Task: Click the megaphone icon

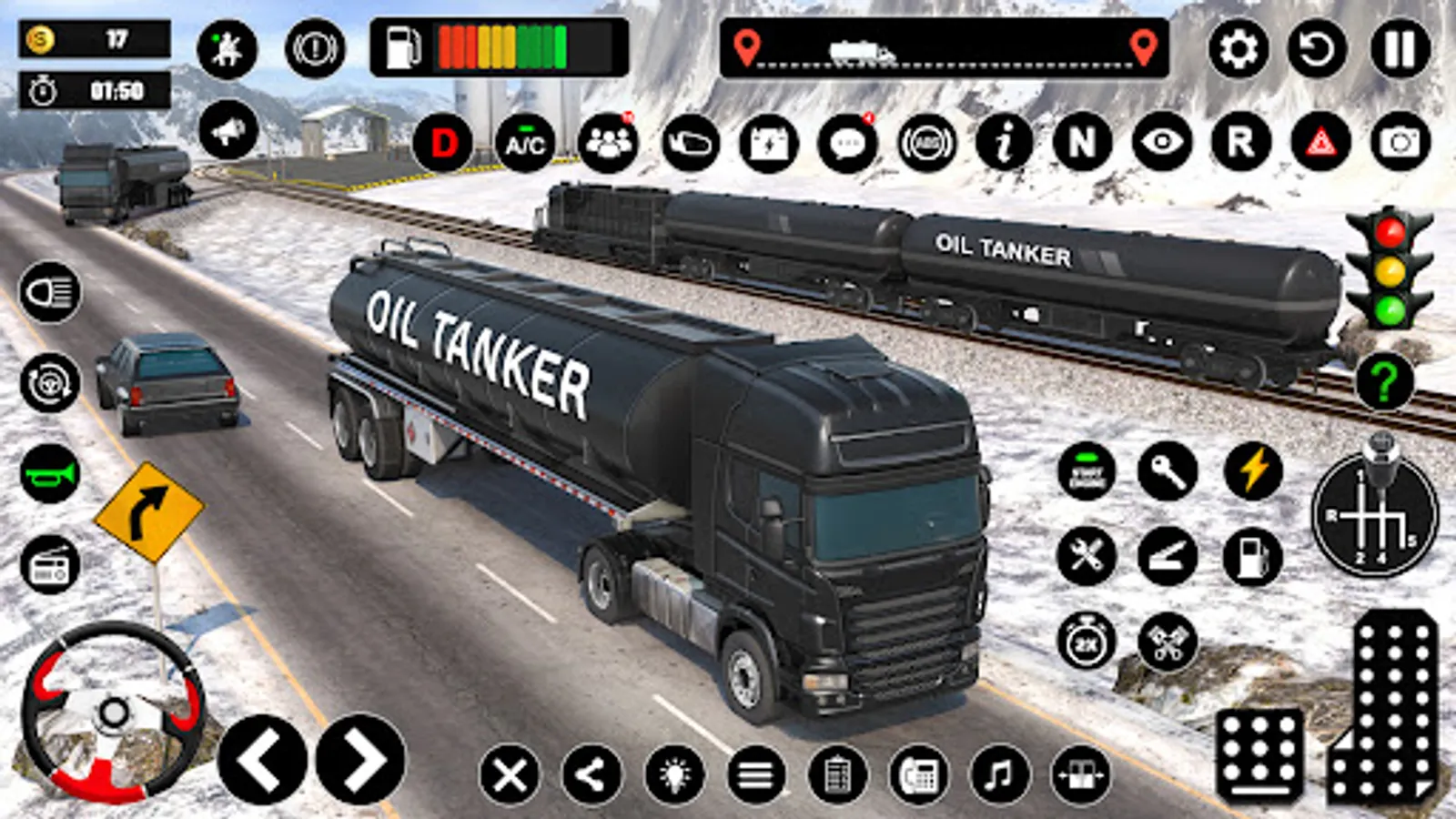Action: pos(227,132)
